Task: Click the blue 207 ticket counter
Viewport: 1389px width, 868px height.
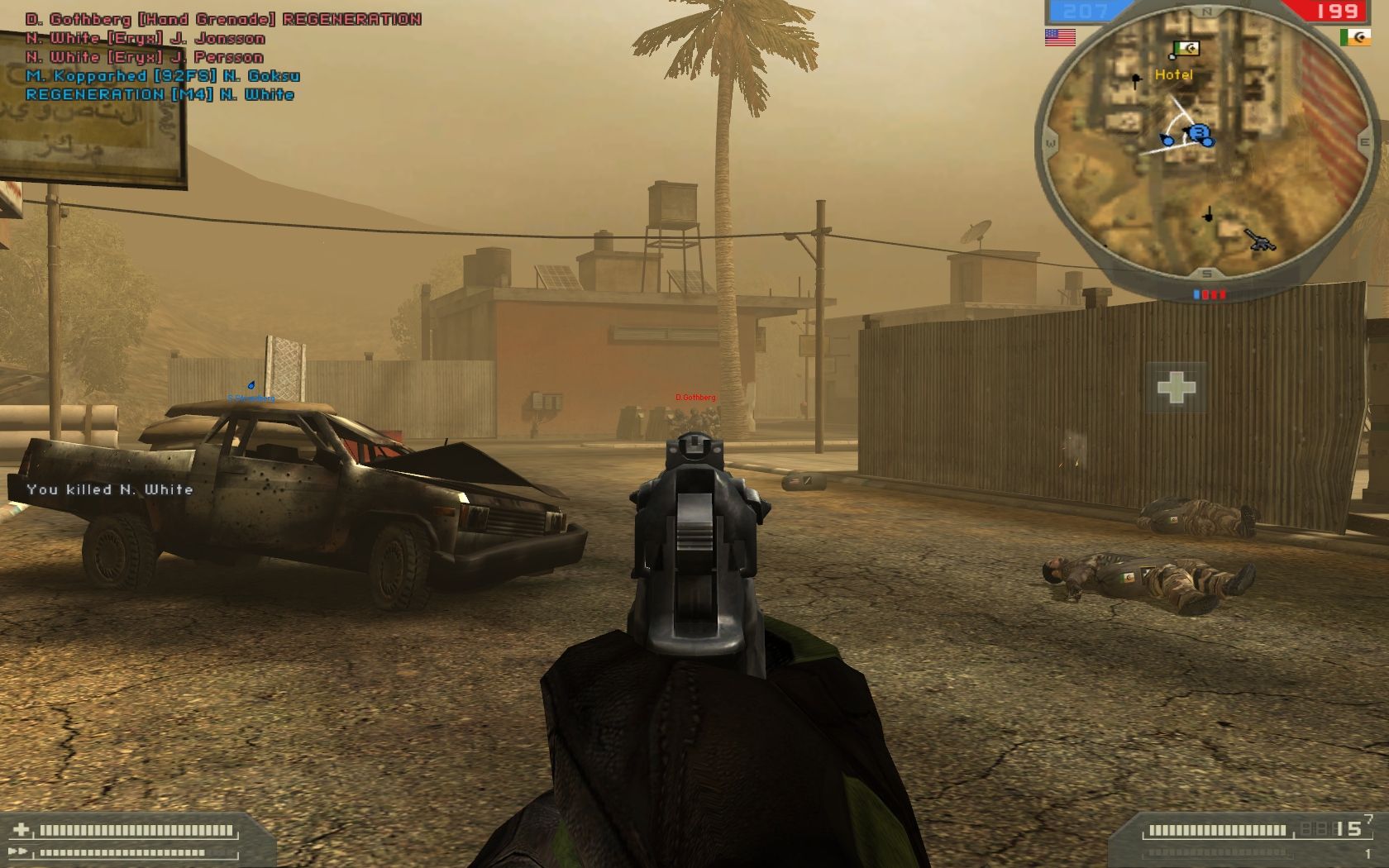Action: coord(1083,11)
